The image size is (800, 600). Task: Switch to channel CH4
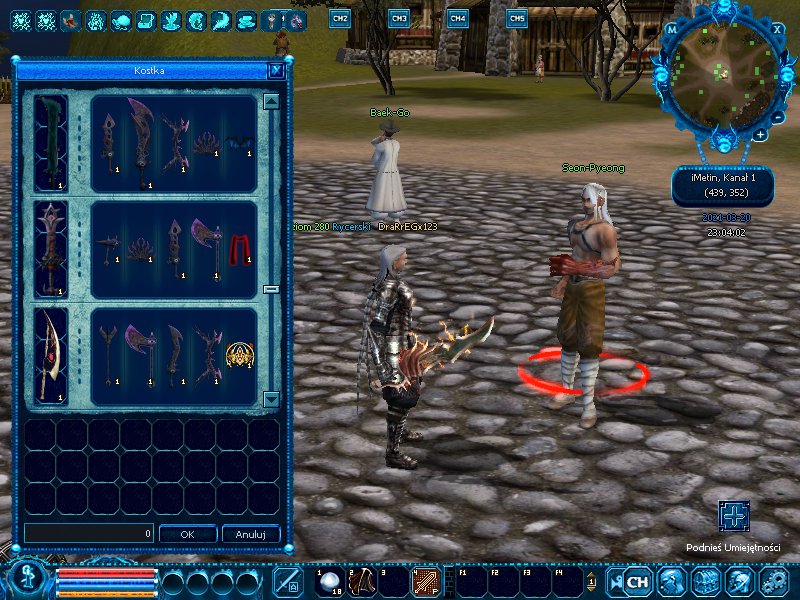[457, 18]
